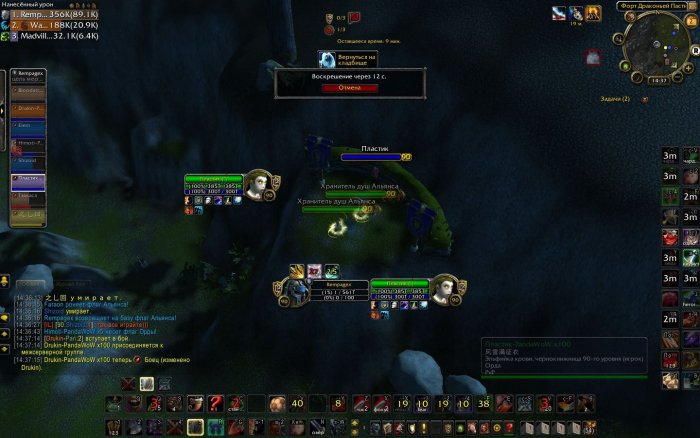The height and width of the screenshot is (438, 700).
Task: Use the action bar slot showing 38
Action: [484, 403]
